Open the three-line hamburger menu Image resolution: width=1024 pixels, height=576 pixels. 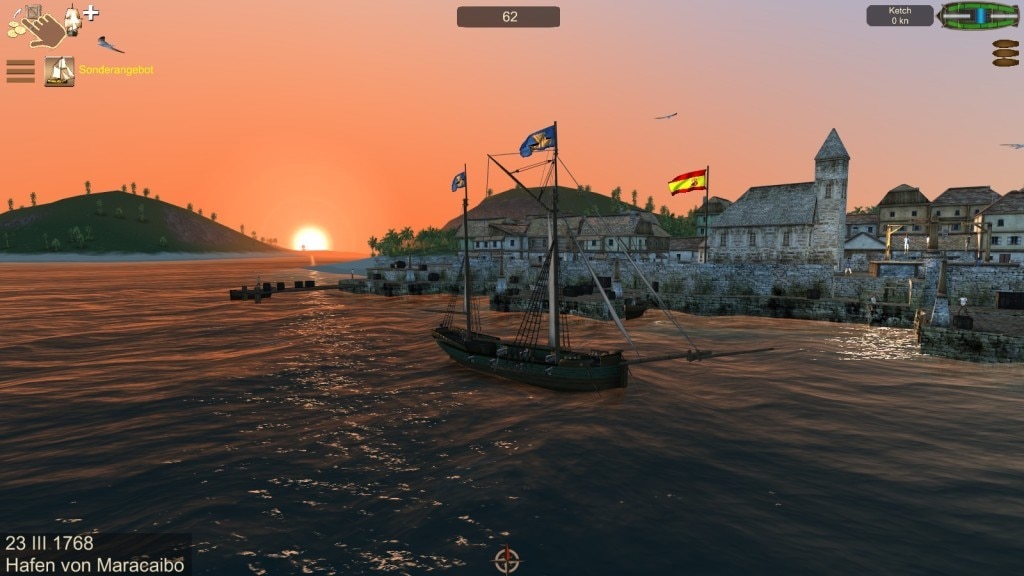(x=20, y=71)
